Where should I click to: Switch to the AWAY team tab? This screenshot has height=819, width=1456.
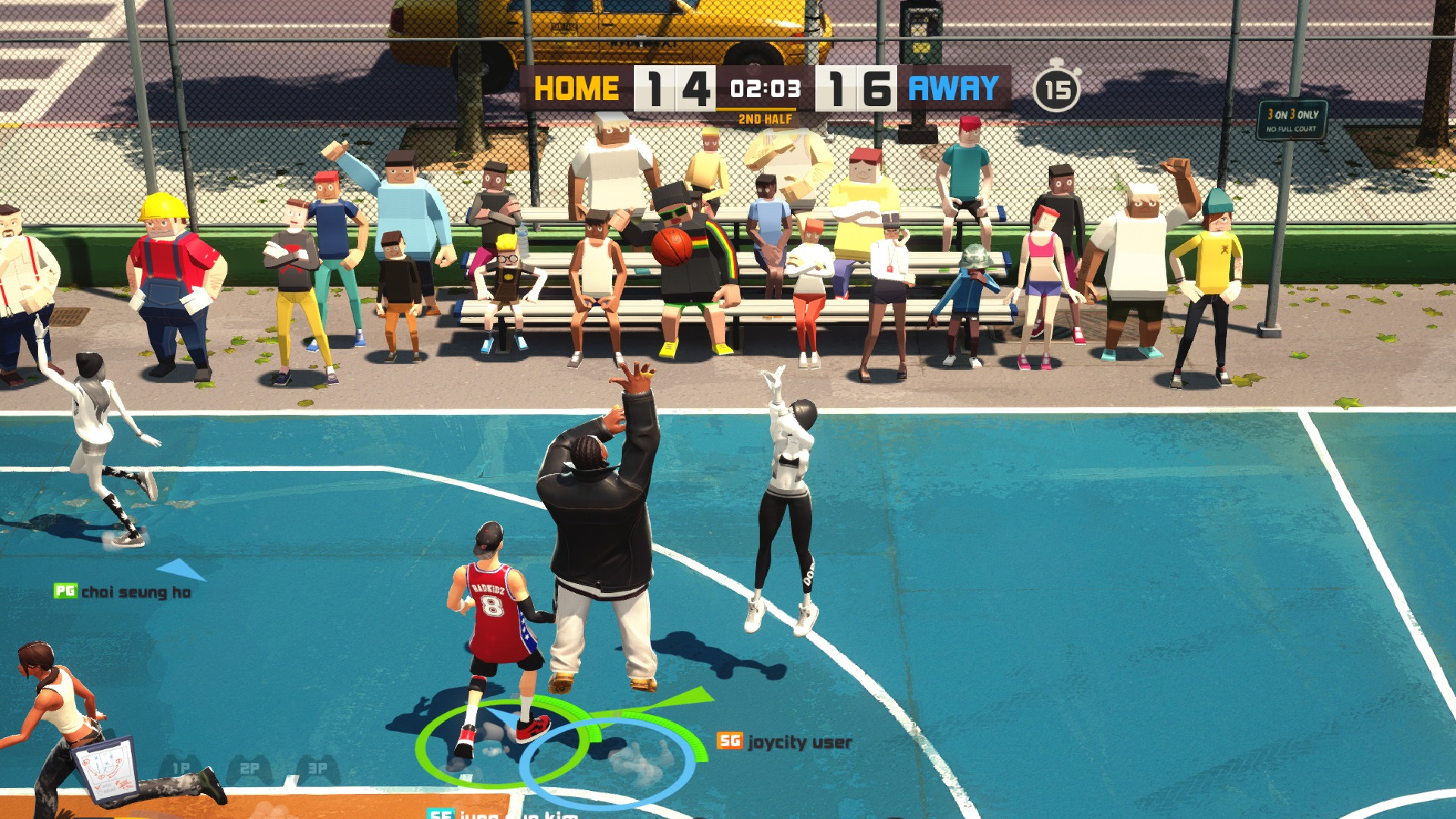pos(955,88)
